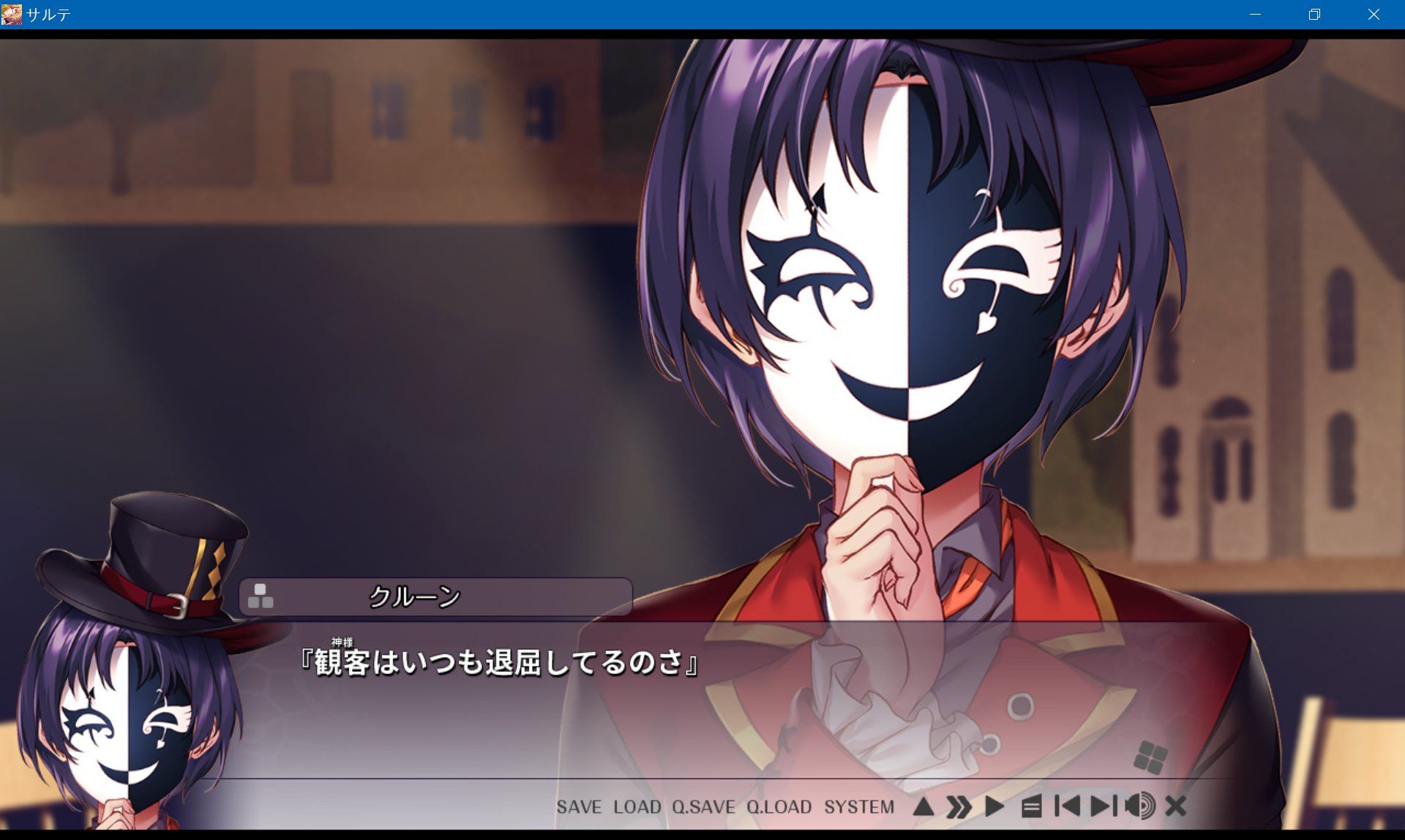Click the maximize button in the title bar

(1314, 14)
